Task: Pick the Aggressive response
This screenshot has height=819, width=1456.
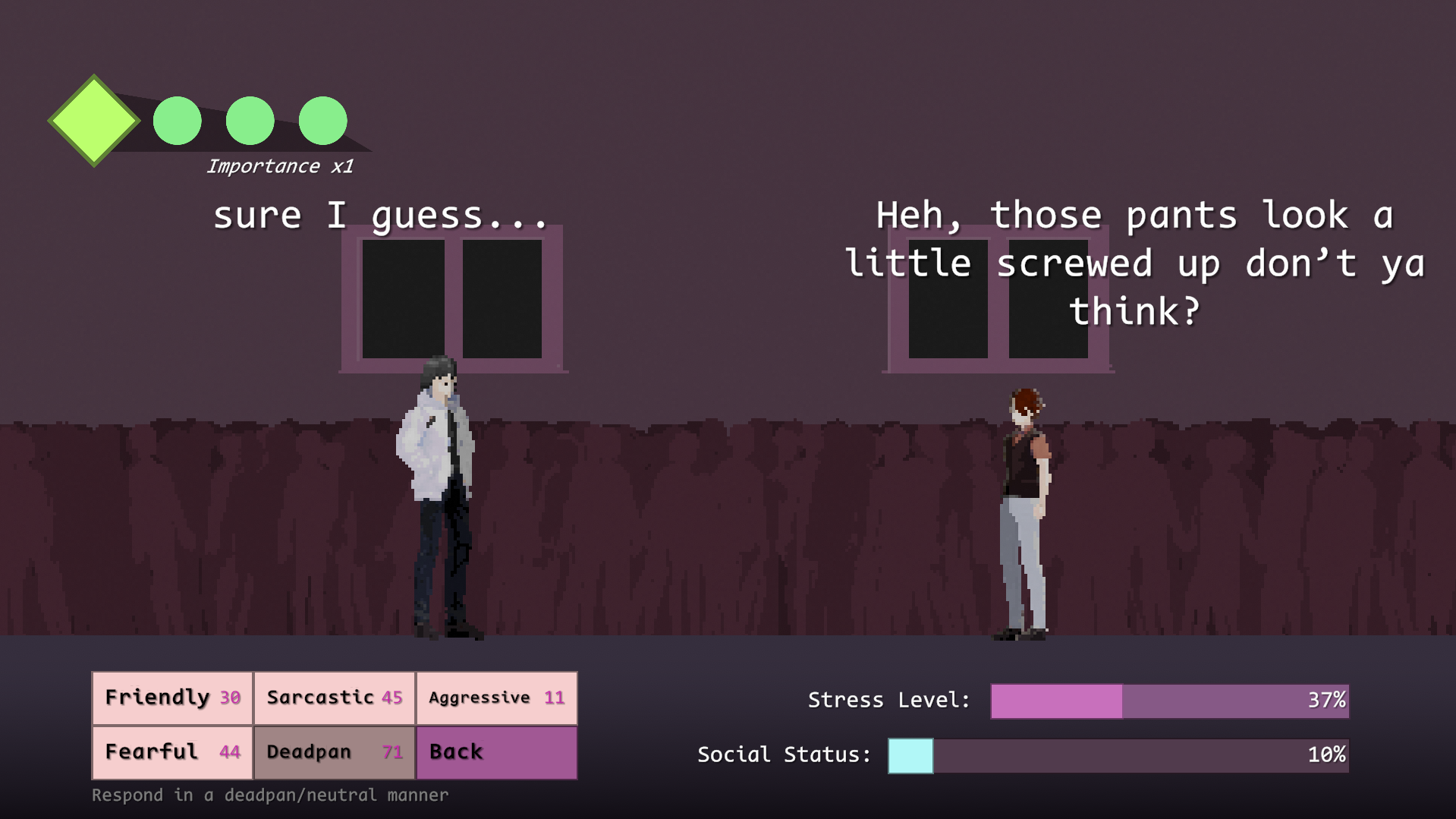Action: pyautogui.click(x=496, y=698)
